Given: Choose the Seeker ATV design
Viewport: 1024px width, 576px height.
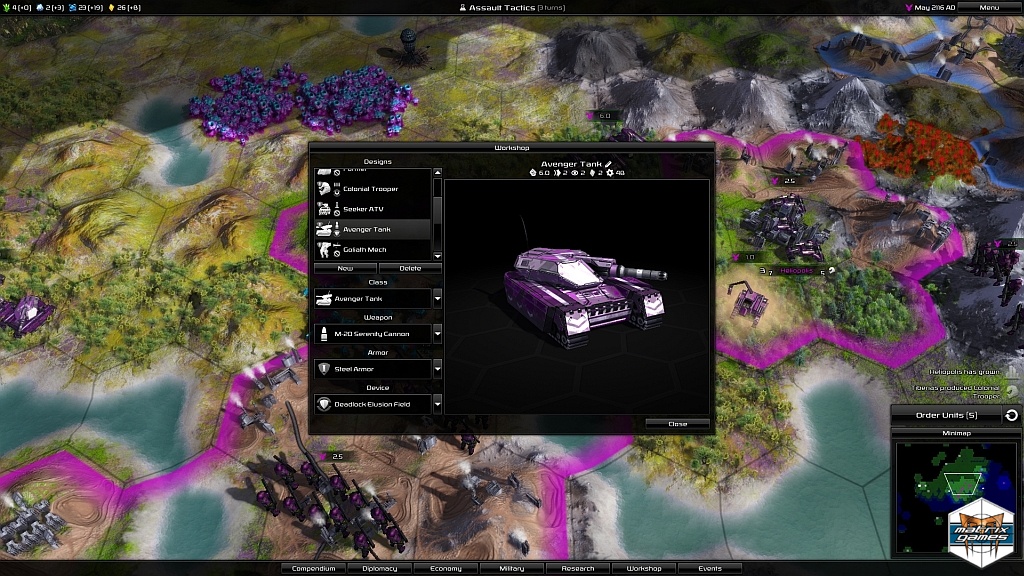Looking at the screenshot, I should (x=370, y=210).
